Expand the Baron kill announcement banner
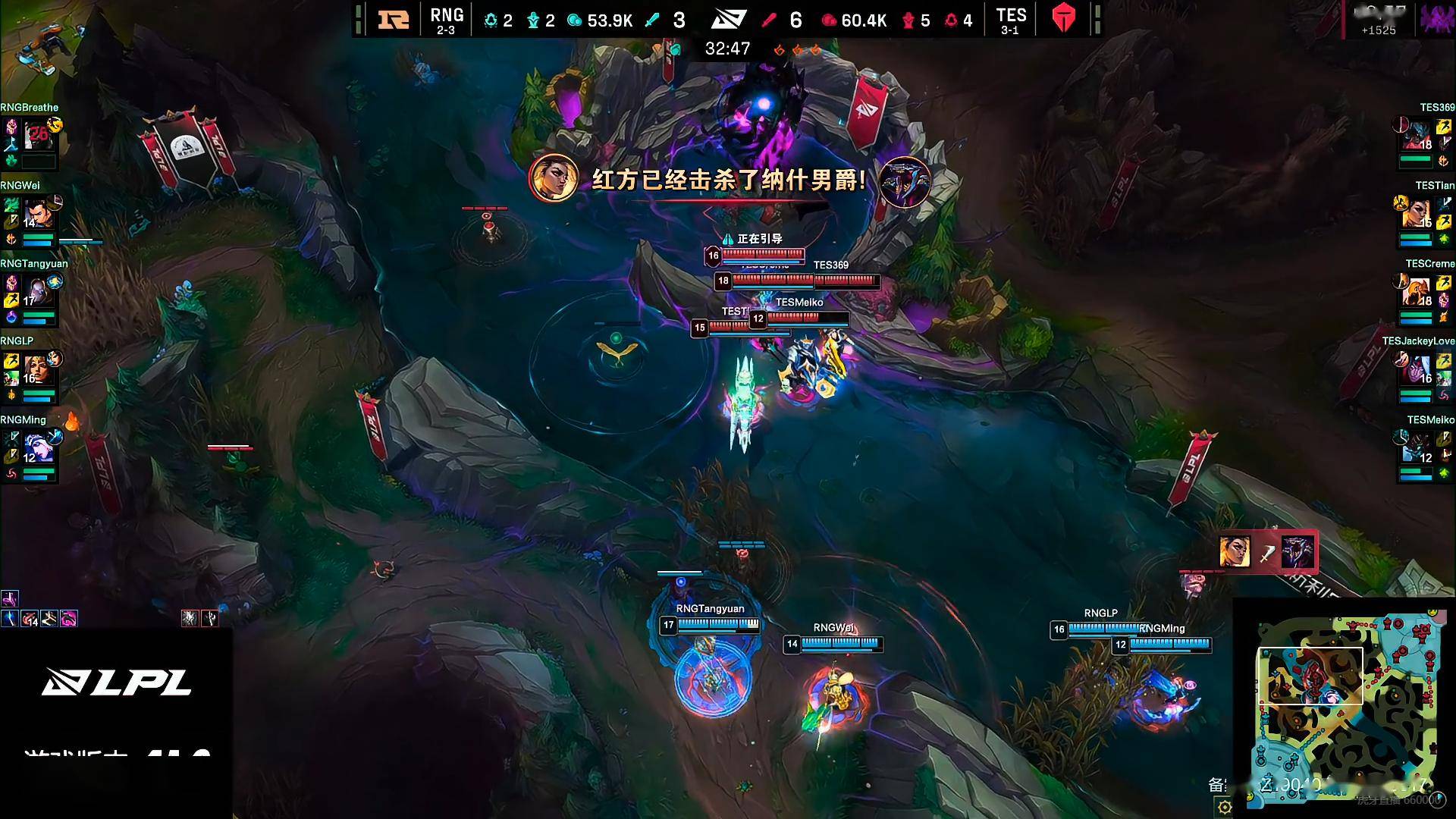 coord(728,182)
